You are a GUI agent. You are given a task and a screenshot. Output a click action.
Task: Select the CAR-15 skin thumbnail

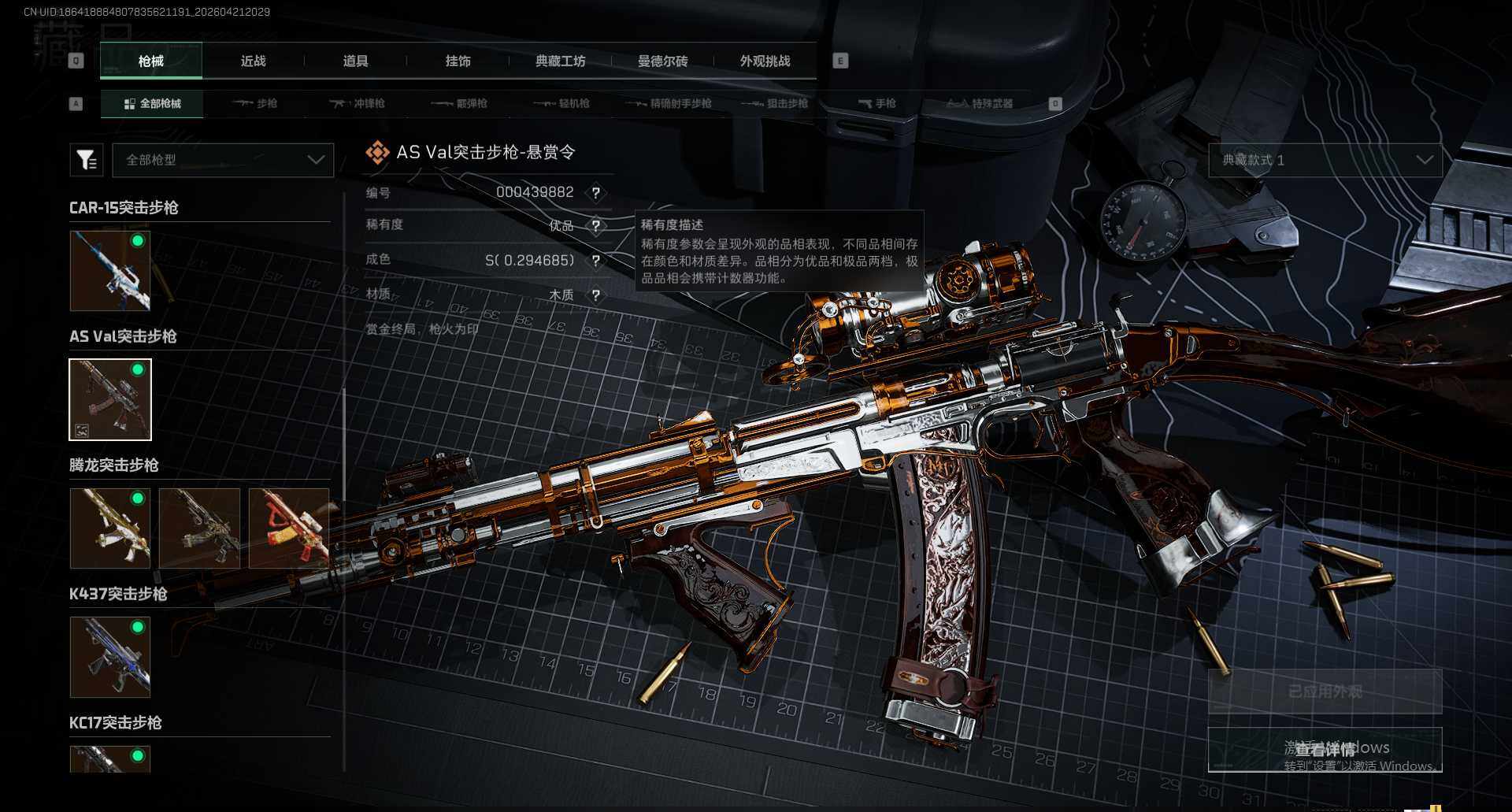(x=110, y=271)
